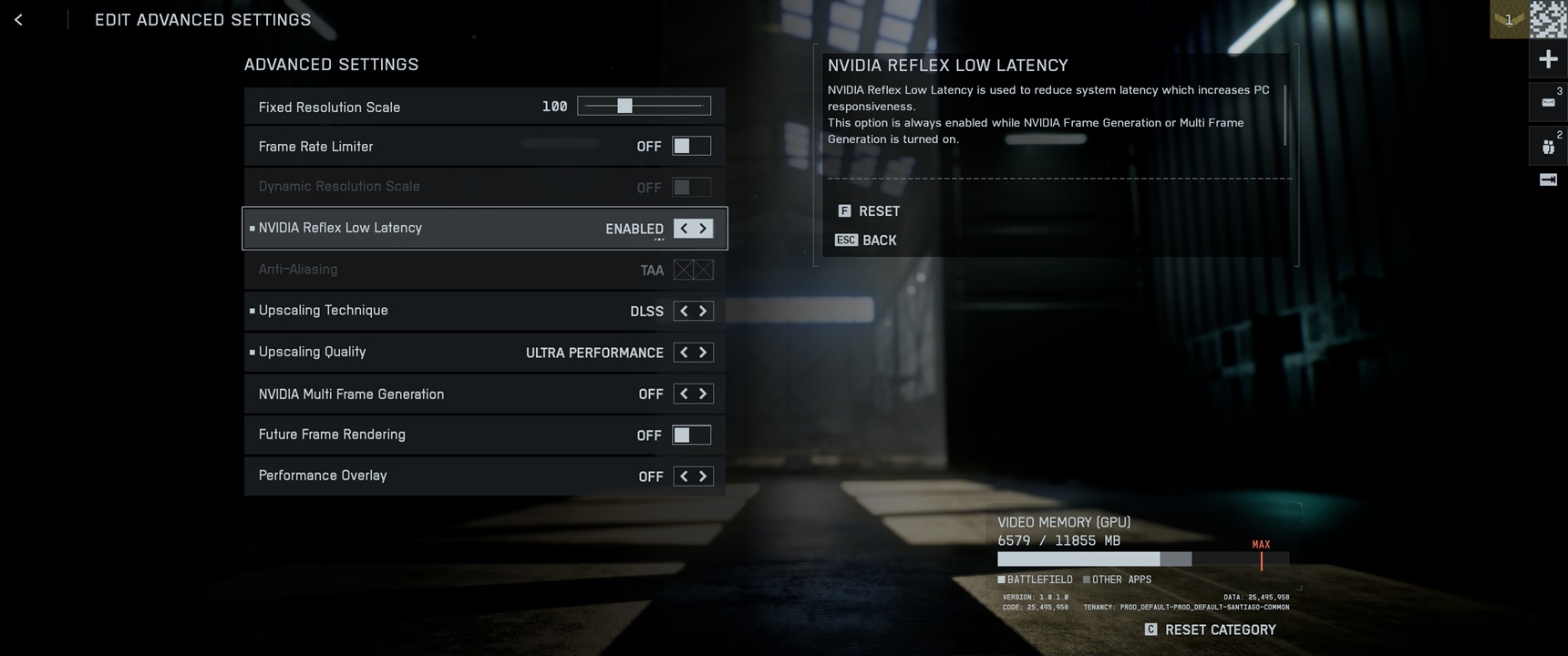
Task: Click the Reset option in description panel
Action: coord(870,211)
